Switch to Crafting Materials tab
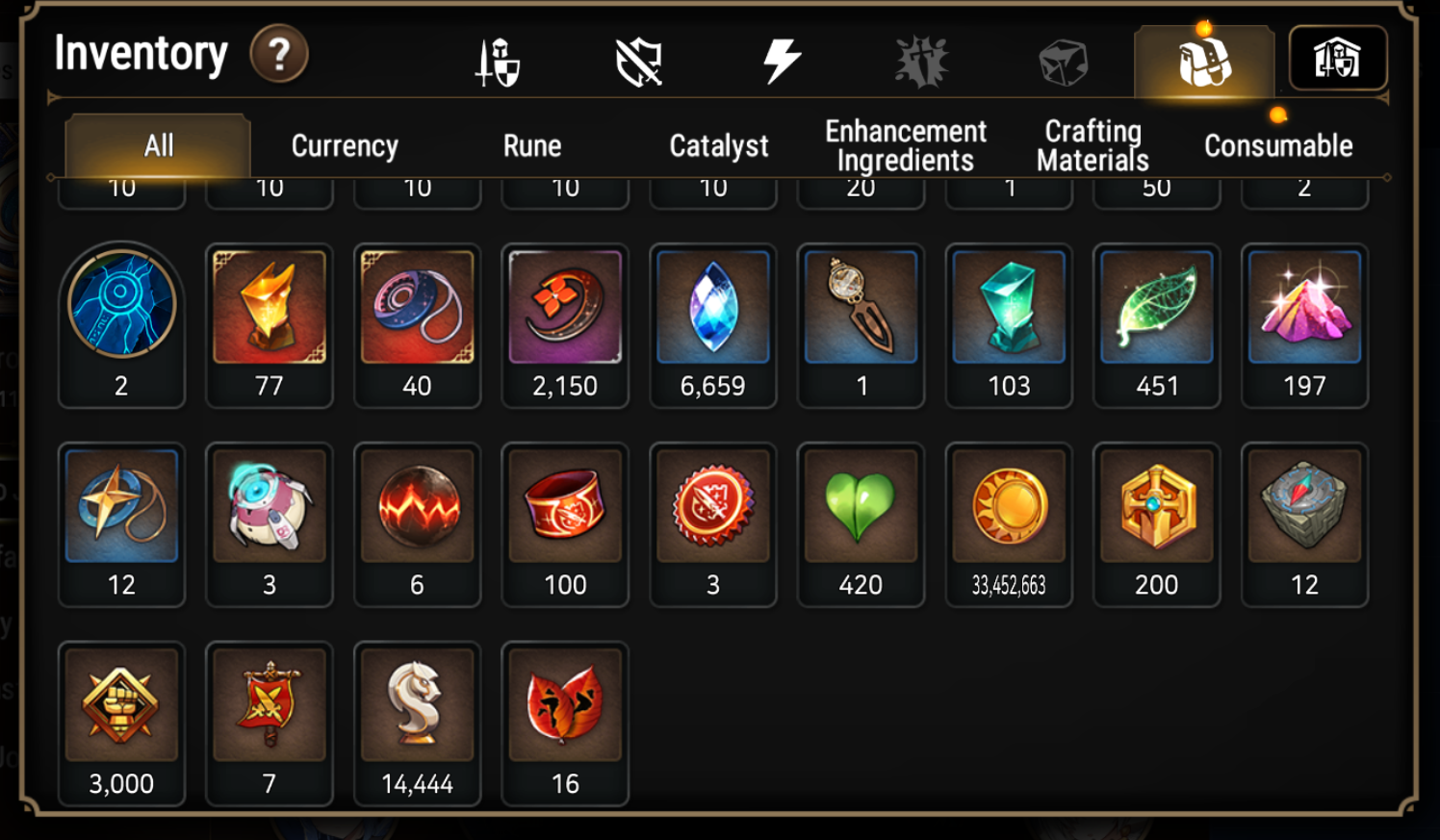Viewport: 1440px width, 840px height. pos(1093,145)
